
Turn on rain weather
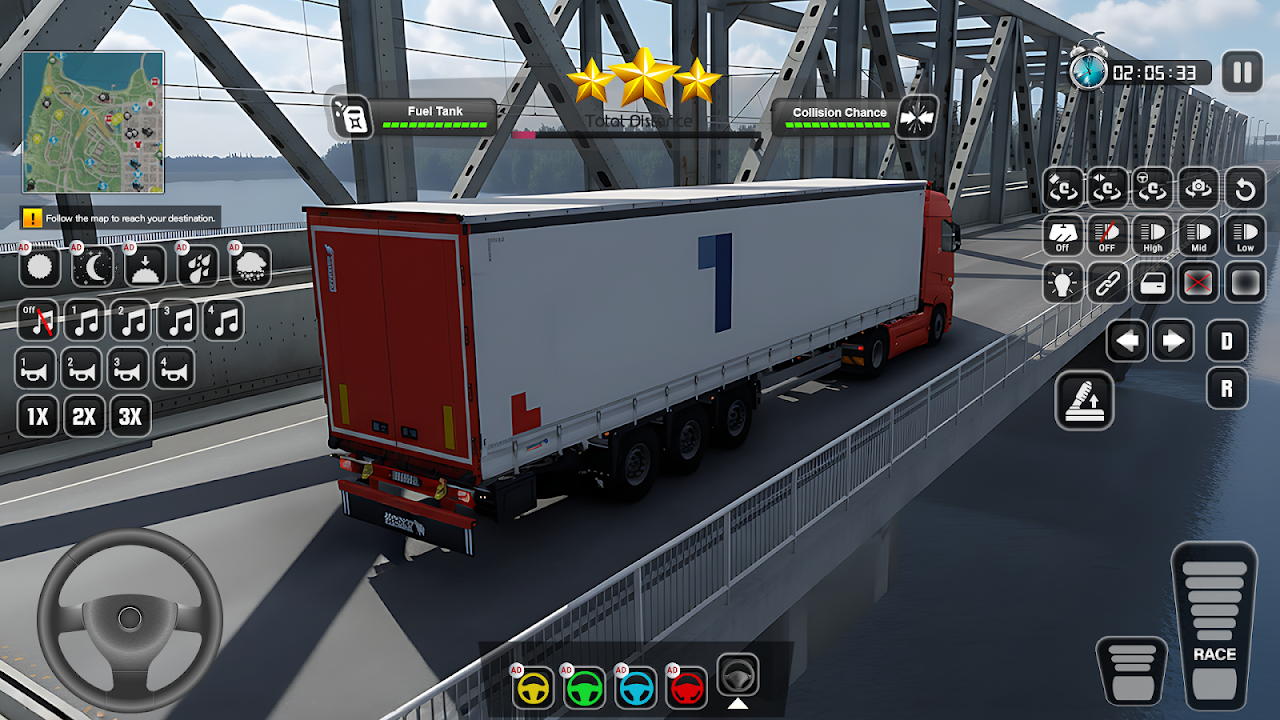[x=198, y=267]
